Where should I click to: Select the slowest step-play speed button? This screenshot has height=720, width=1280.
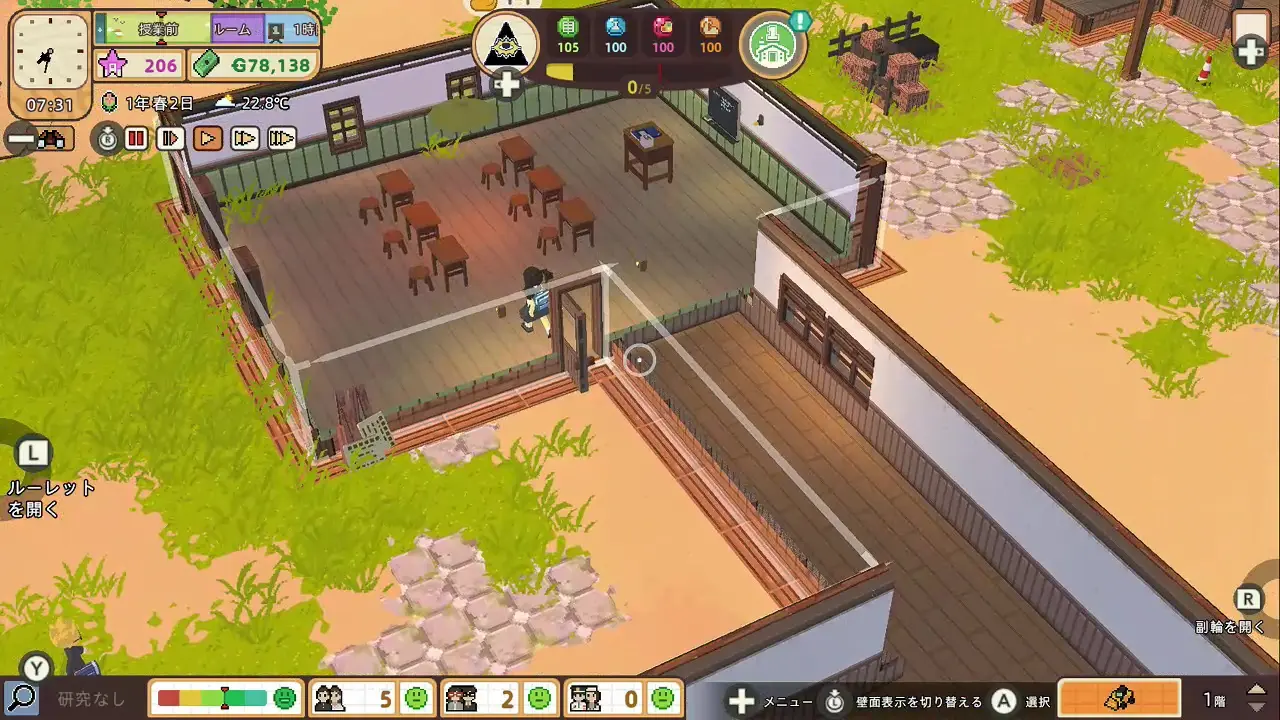click(172, 139)
